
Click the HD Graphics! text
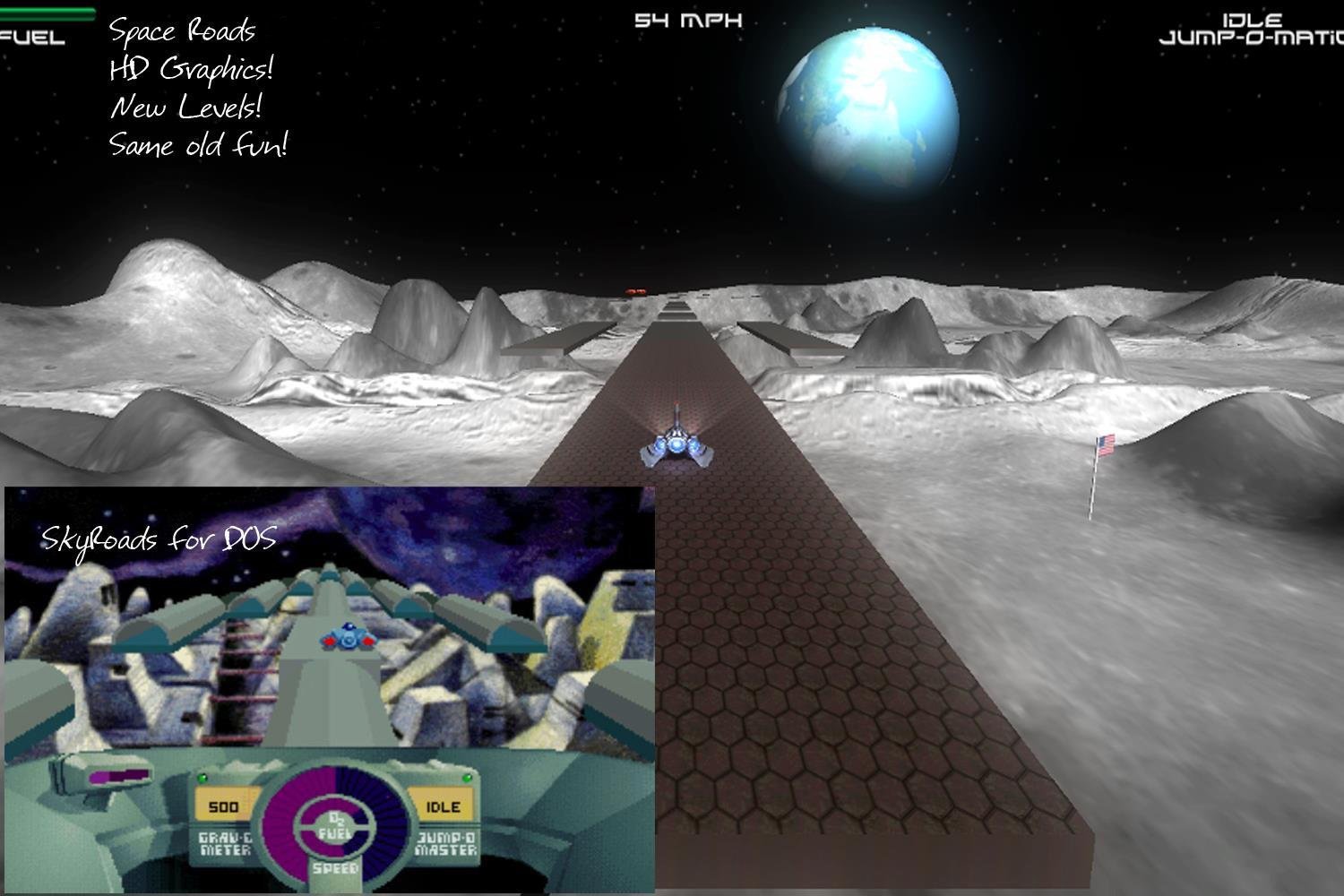192,68
